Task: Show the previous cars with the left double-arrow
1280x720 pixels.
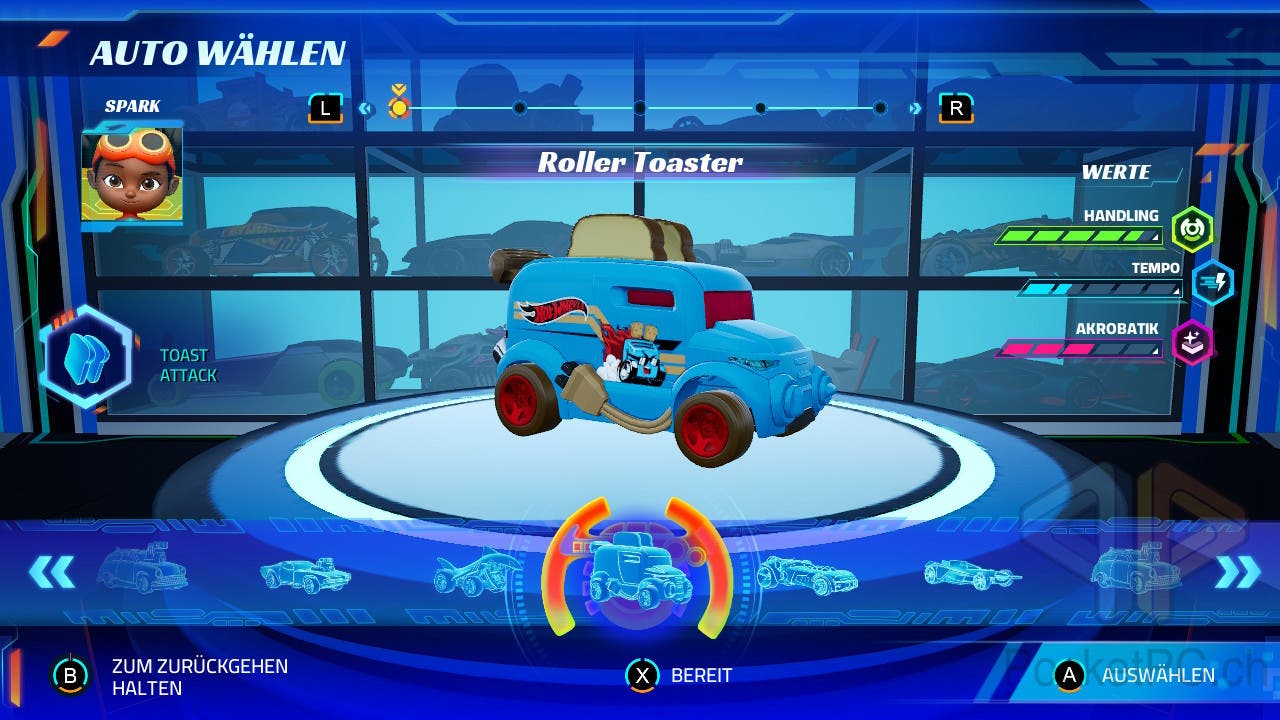Action: click(52, 572)
